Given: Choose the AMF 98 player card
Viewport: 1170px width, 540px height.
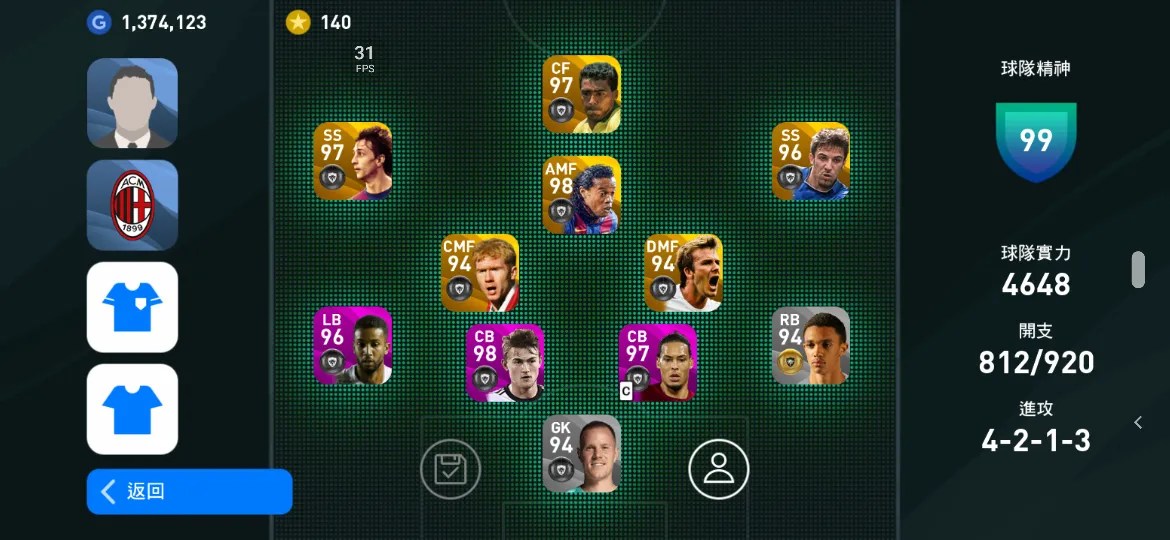Looking at the screenshot, I should tap(582, 195).
